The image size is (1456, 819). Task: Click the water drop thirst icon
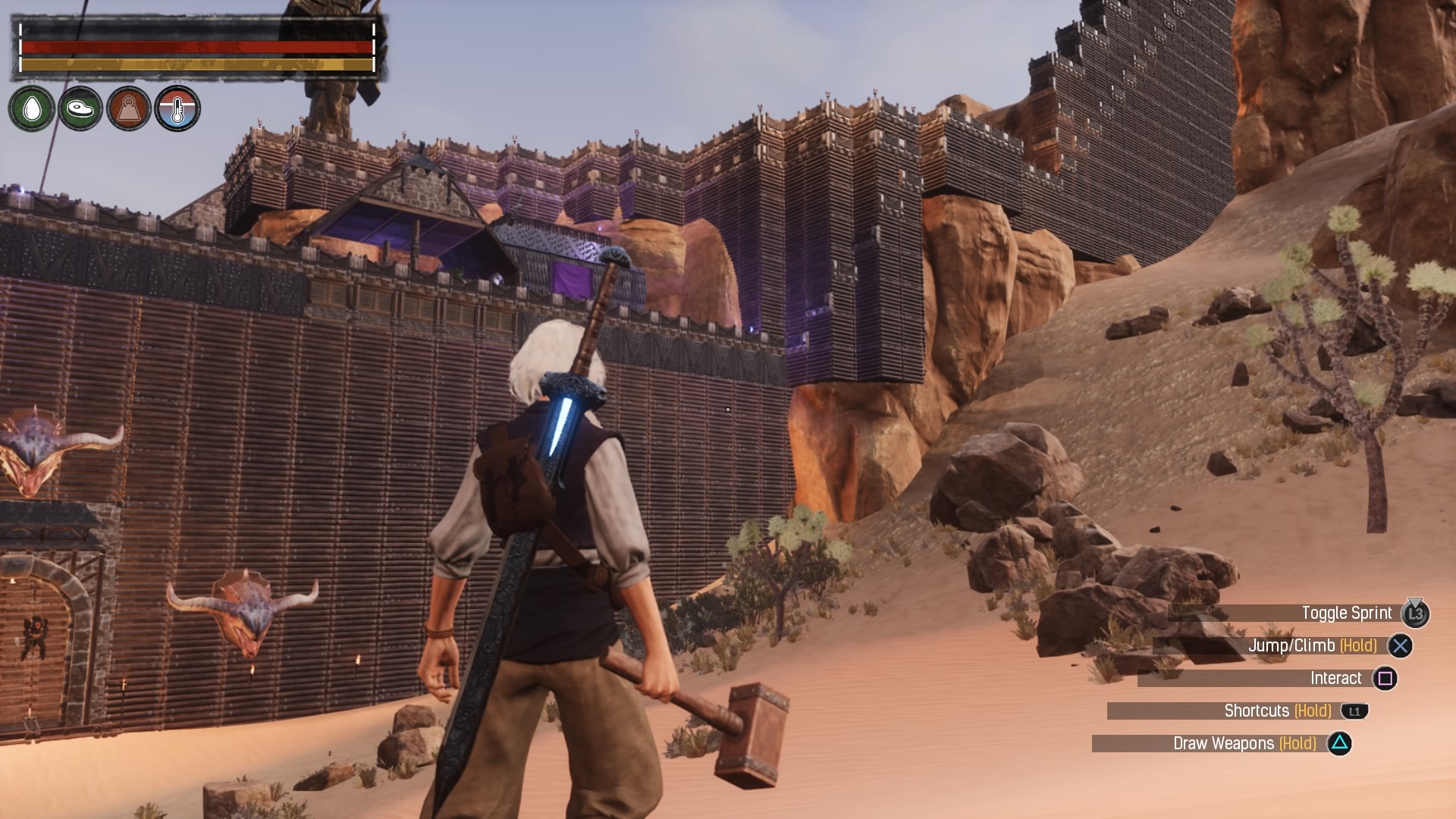(32, 109)
